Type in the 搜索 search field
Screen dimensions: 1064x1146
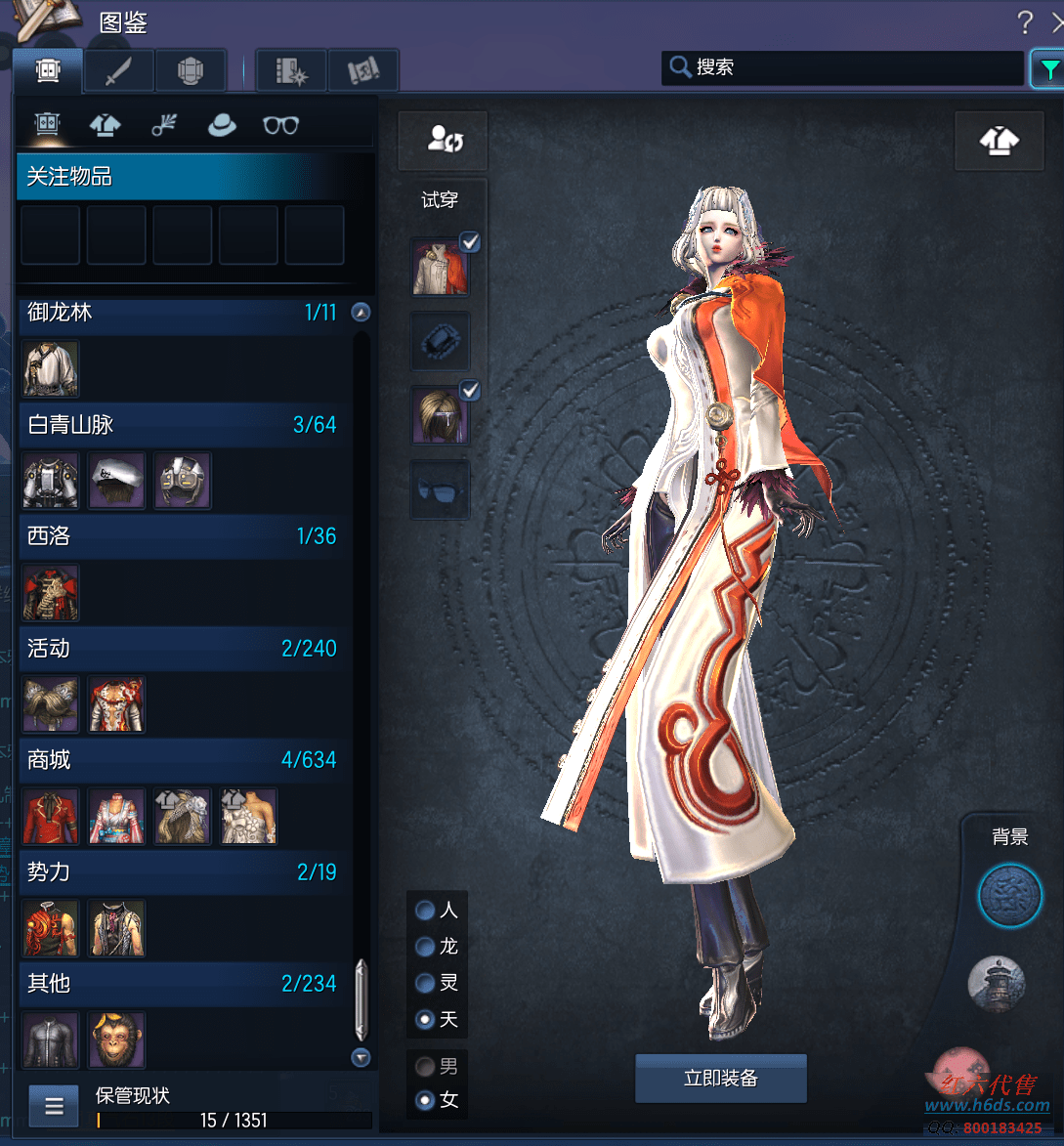point(850,67)
